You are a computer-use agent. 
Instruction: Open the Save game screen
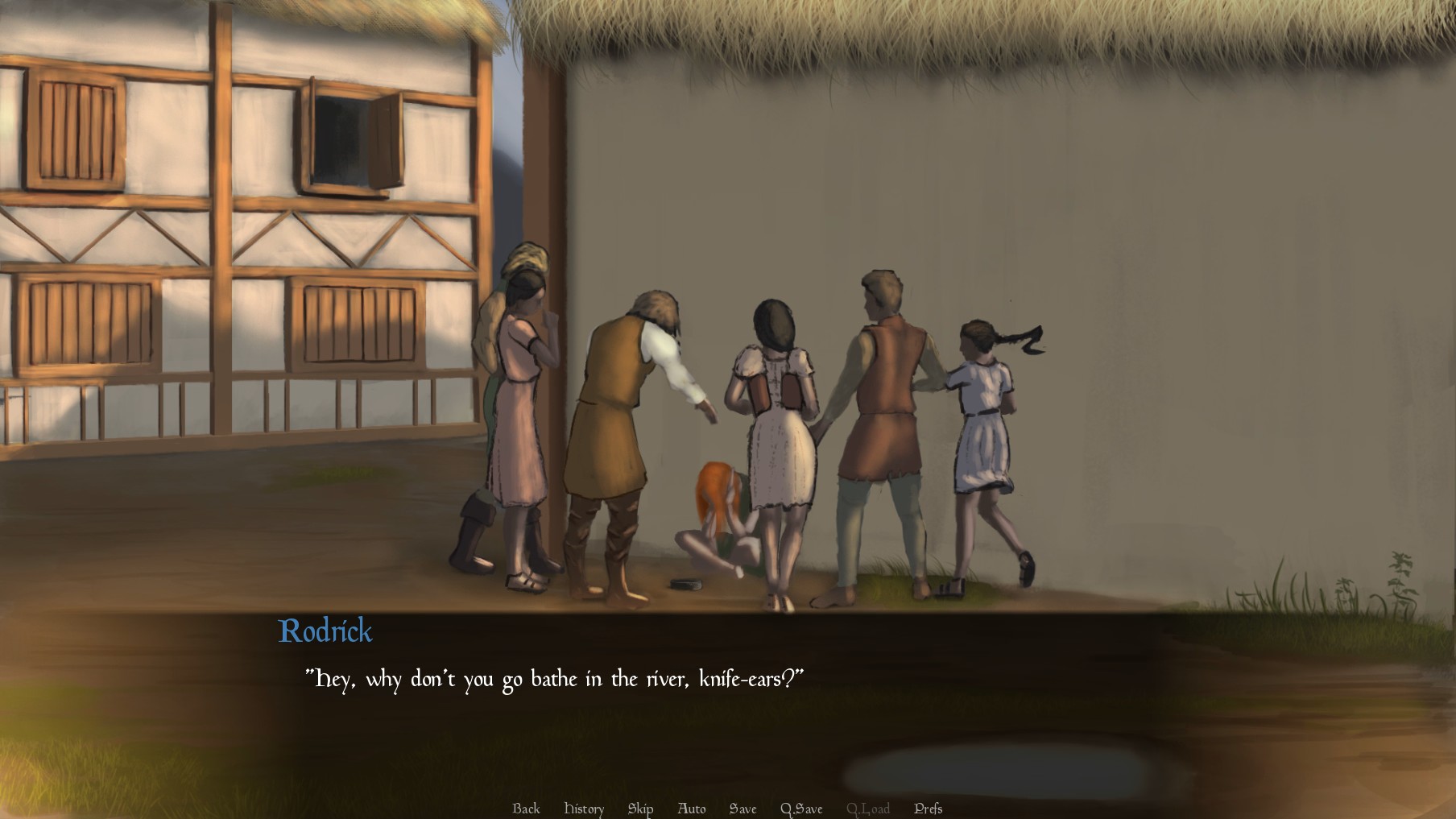[742, 809]
